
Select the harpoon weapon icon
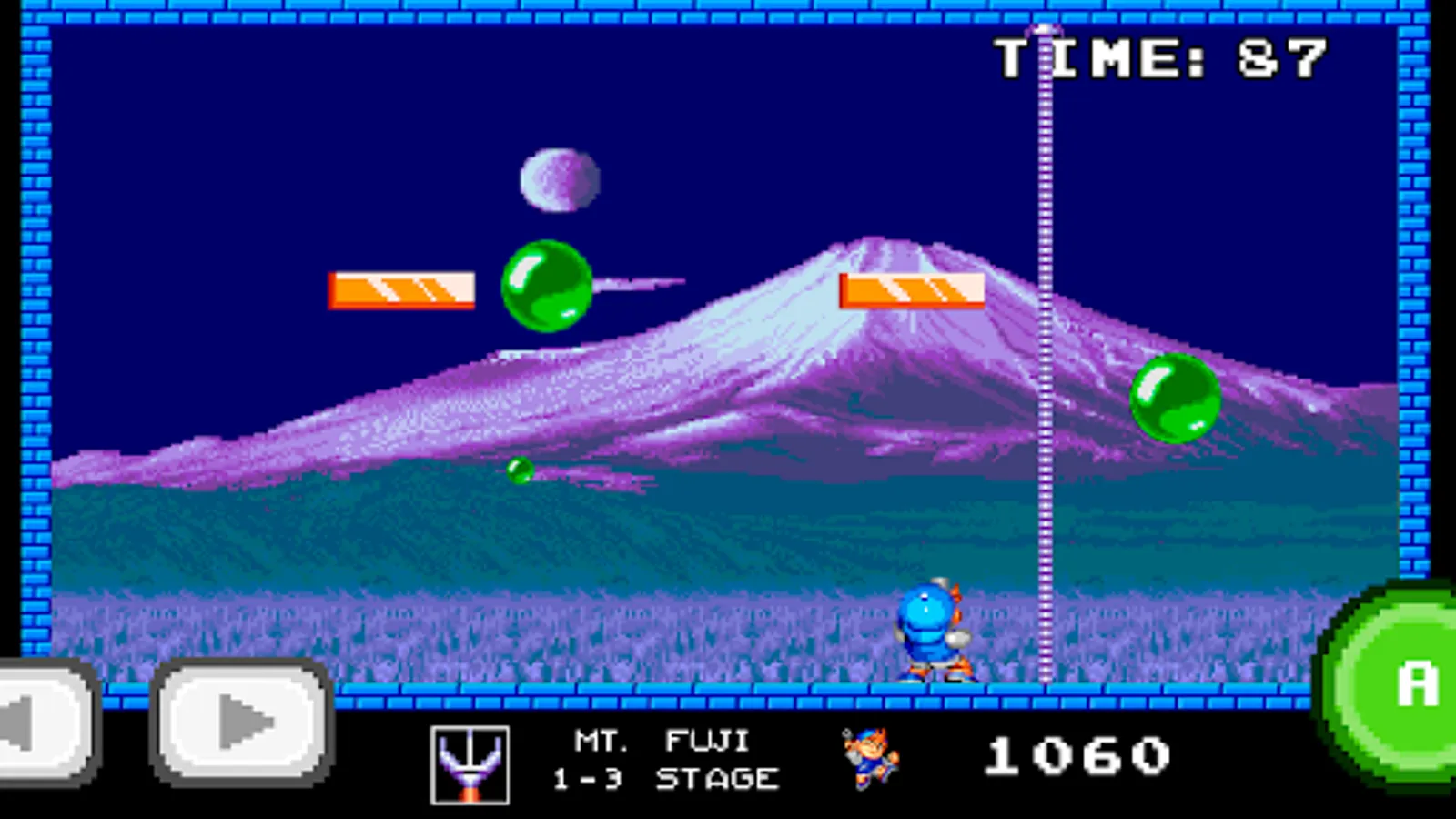pyautogui.click(x=470, y=764)
